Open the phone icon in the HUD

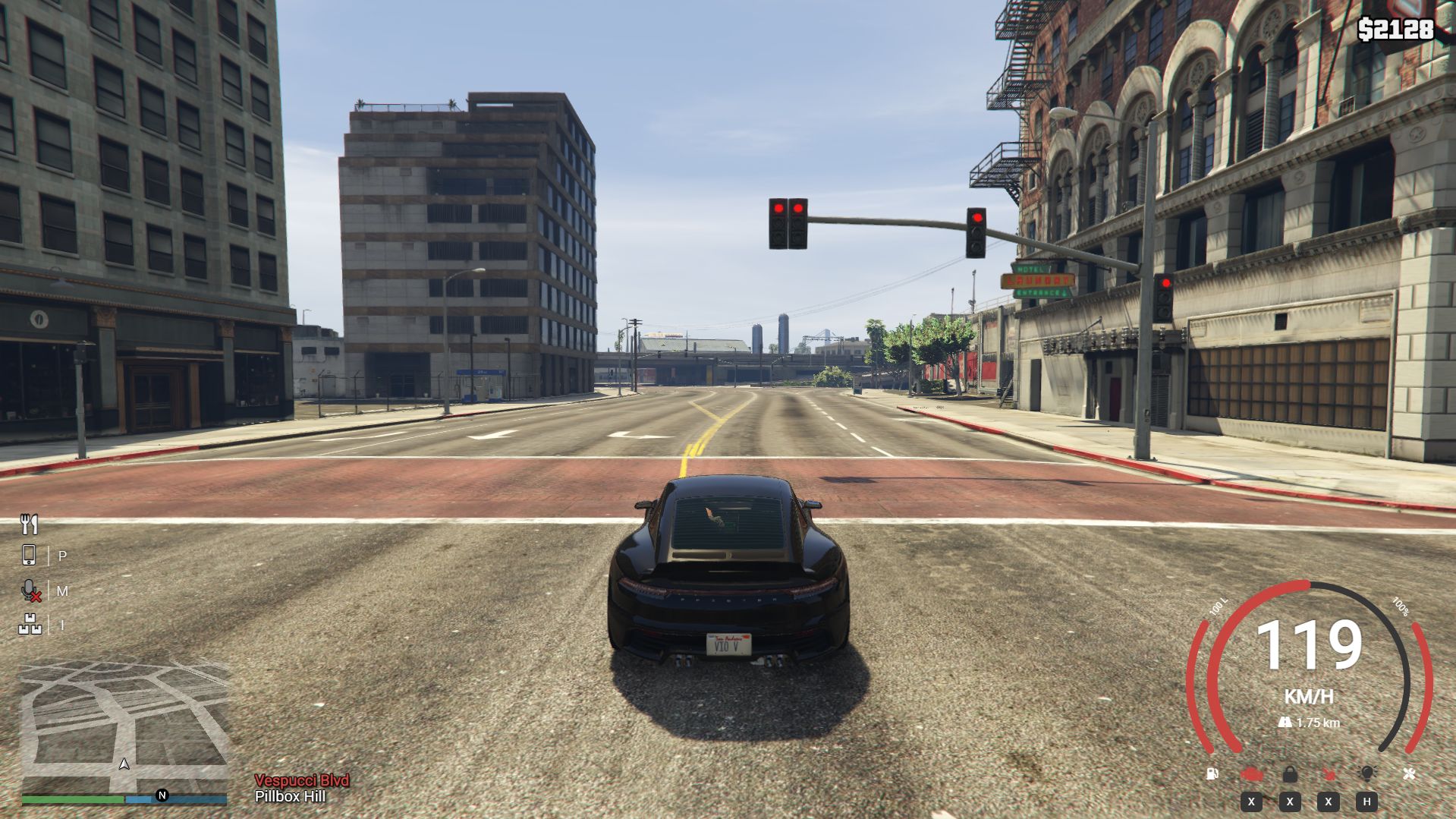[x=29, y=556]
